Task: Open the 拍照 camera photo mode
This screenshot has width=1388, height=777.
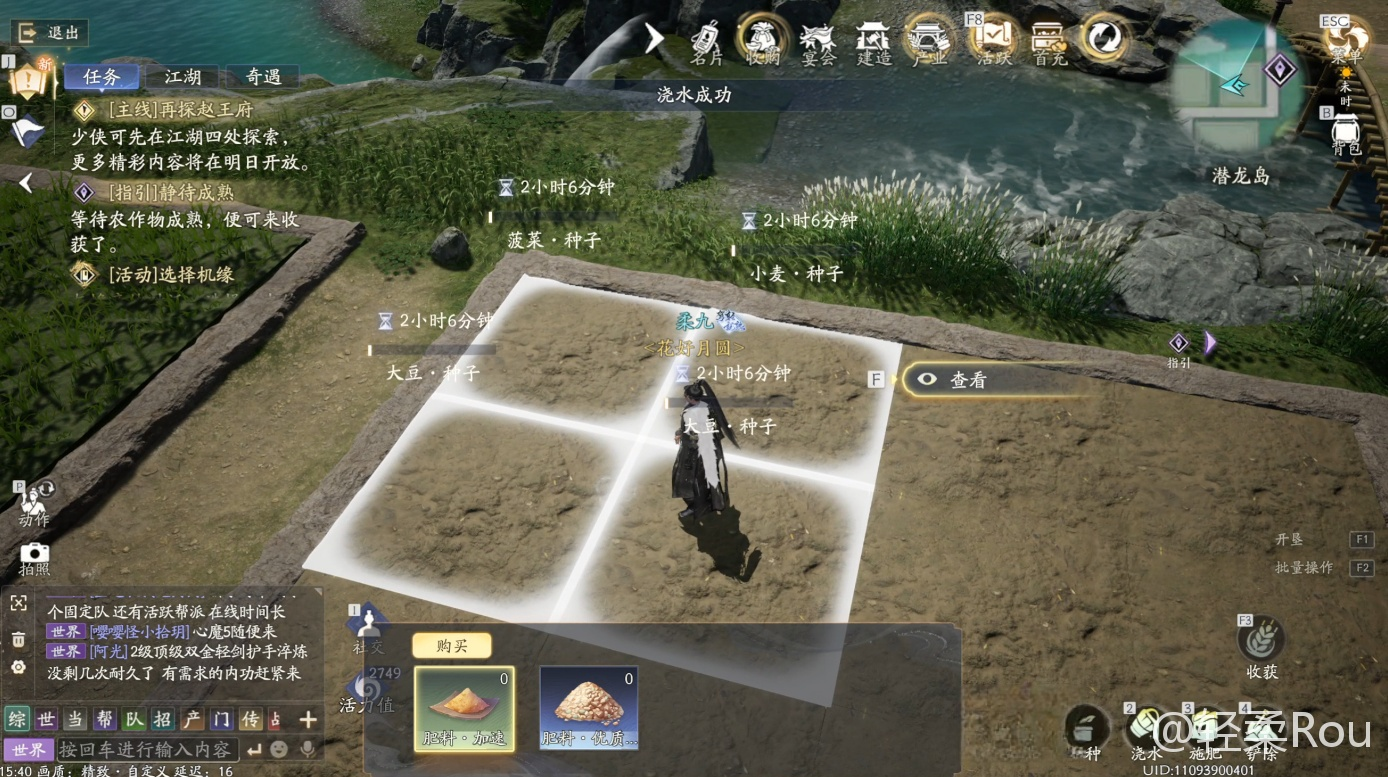Action: tap(34, 558)
